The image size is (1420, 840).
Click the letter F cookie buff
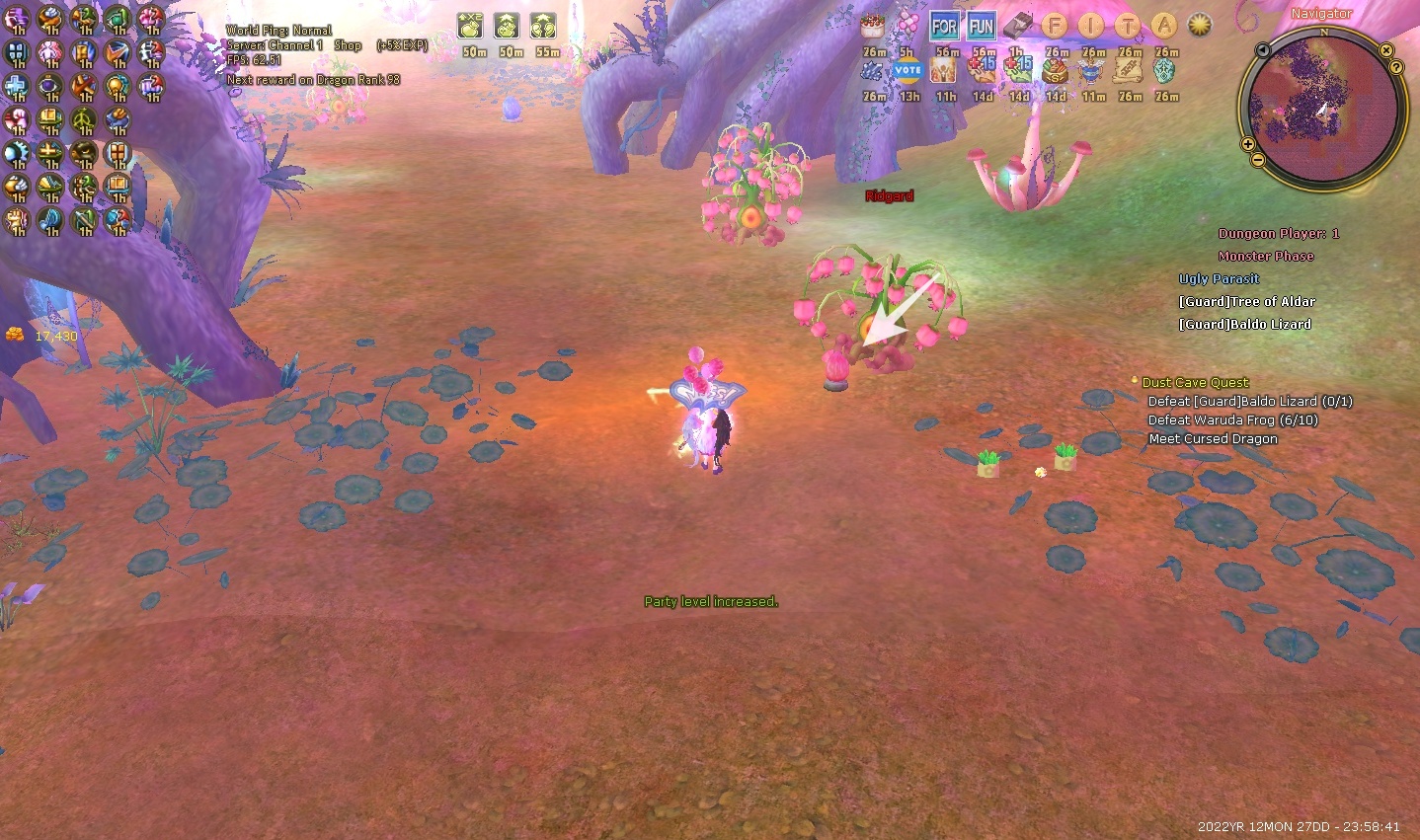pyautogui.click(x=1055, y=27)
